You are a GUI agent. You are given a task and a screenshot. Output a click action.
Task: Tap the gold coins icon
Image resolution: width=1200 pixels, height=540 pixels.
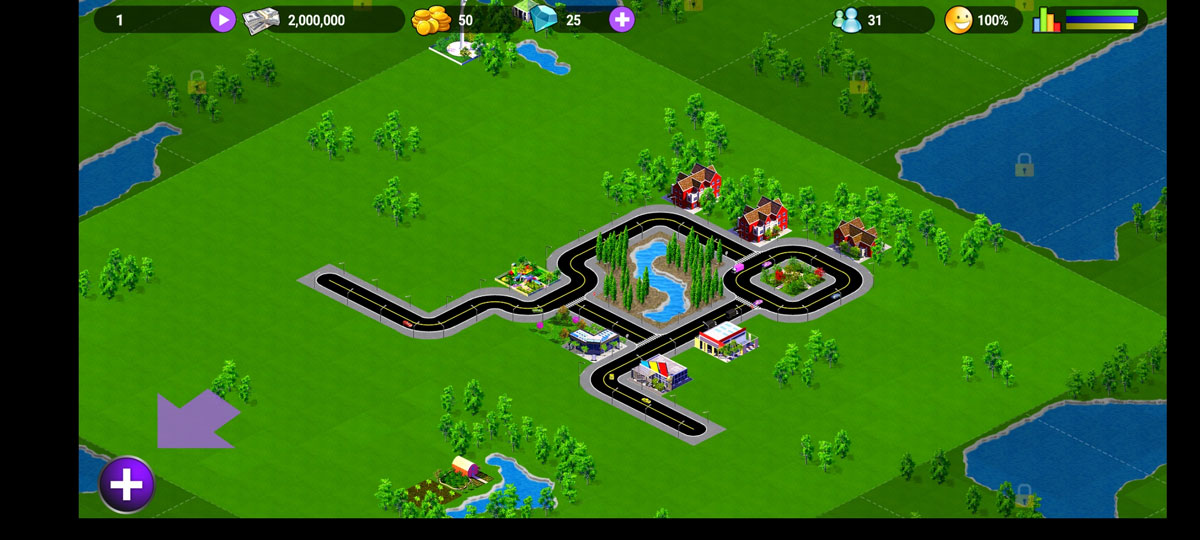[x=433, y=20]
